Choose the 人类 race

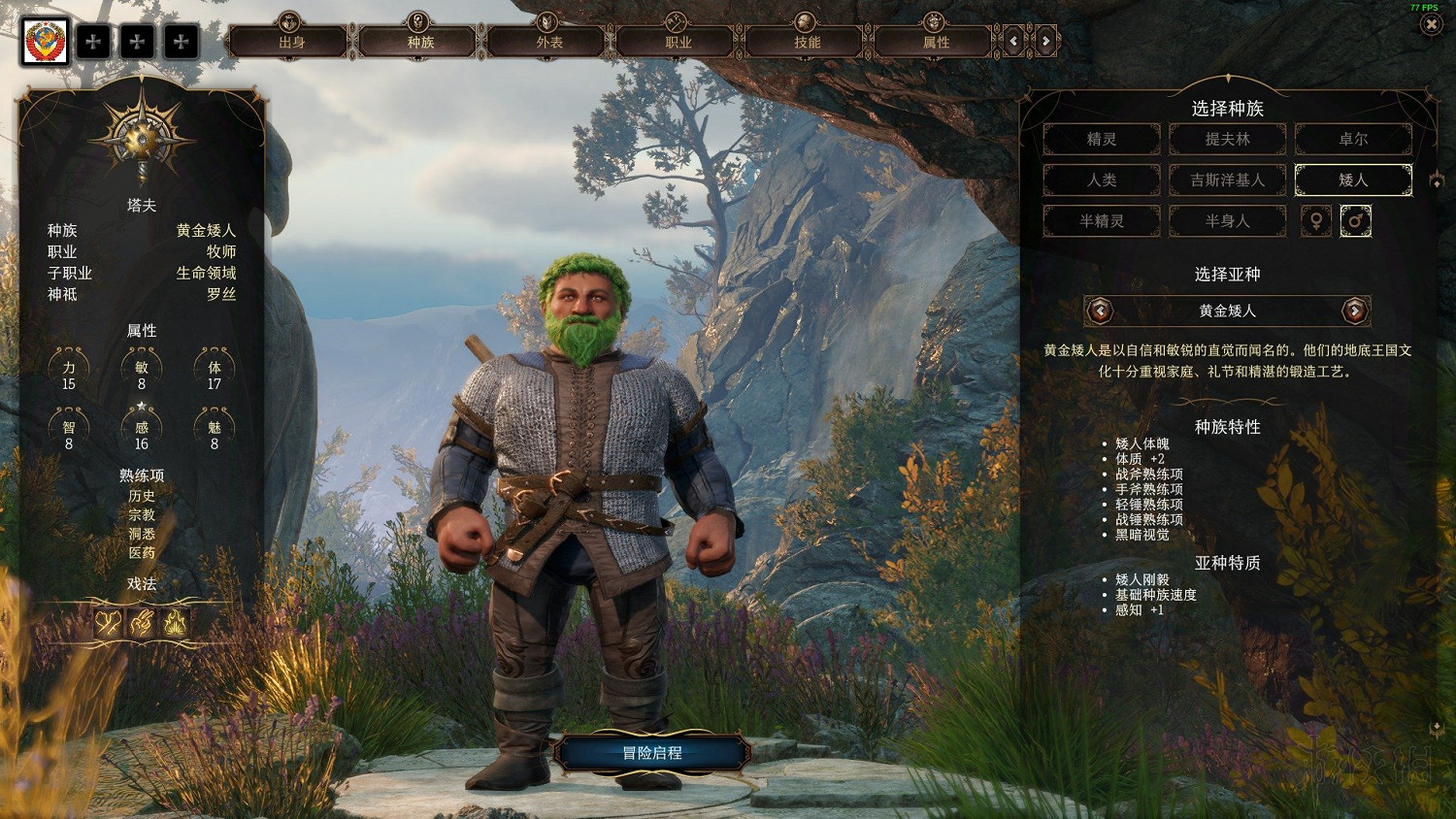pyautogui.click(x=1102, y=180)
